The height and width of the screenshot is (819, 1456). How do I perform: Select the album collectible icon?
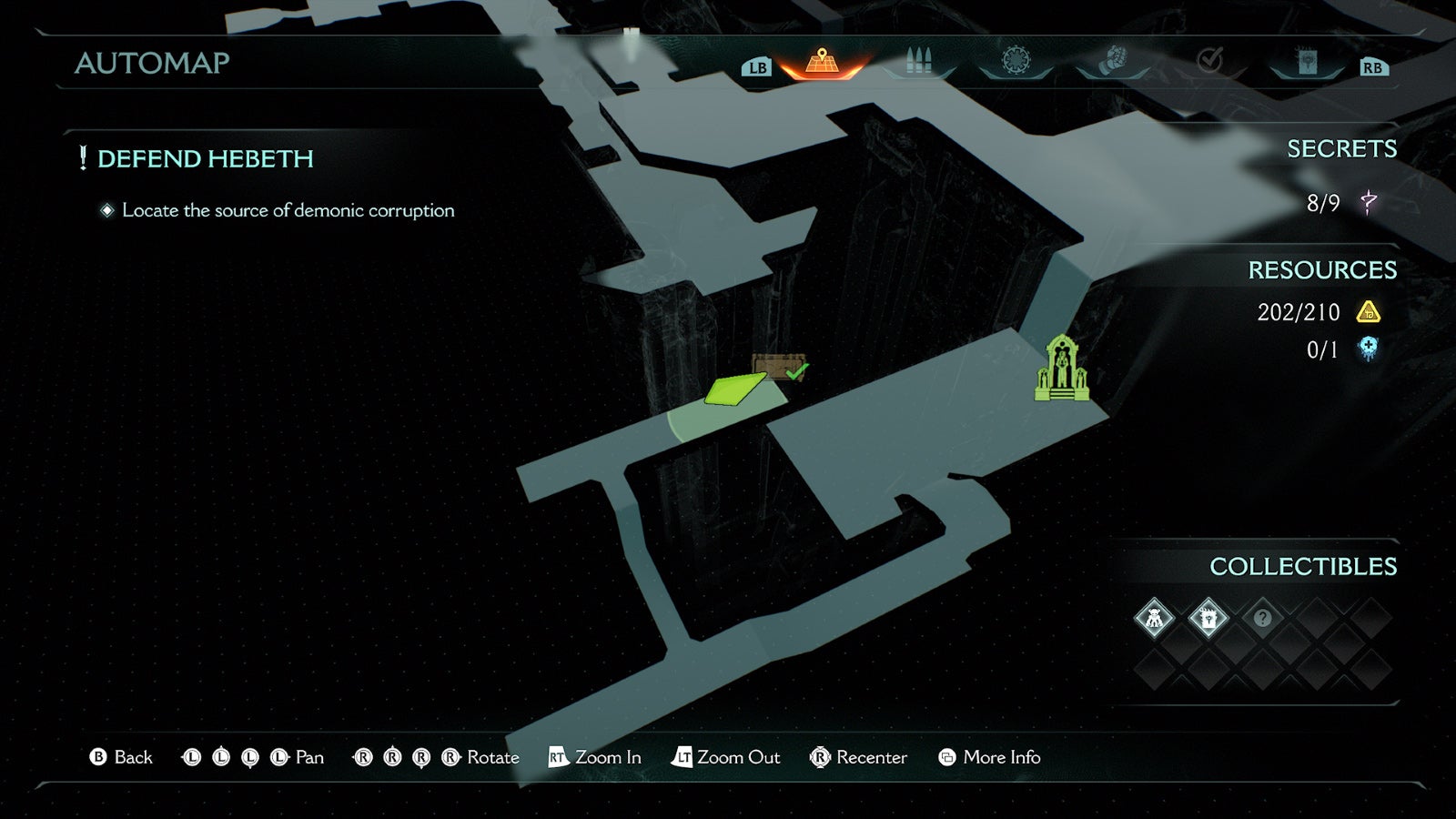[x=1208, y=617]
